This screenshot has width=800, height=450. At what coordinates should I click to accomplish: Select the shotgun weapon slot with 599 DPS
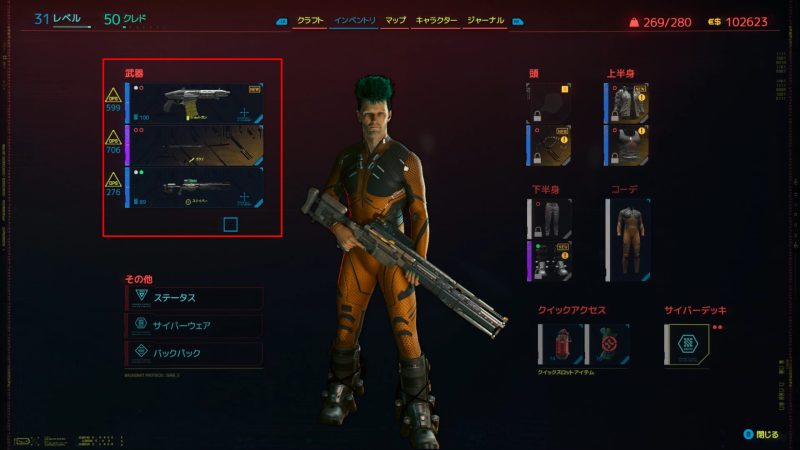click(195, 103)
